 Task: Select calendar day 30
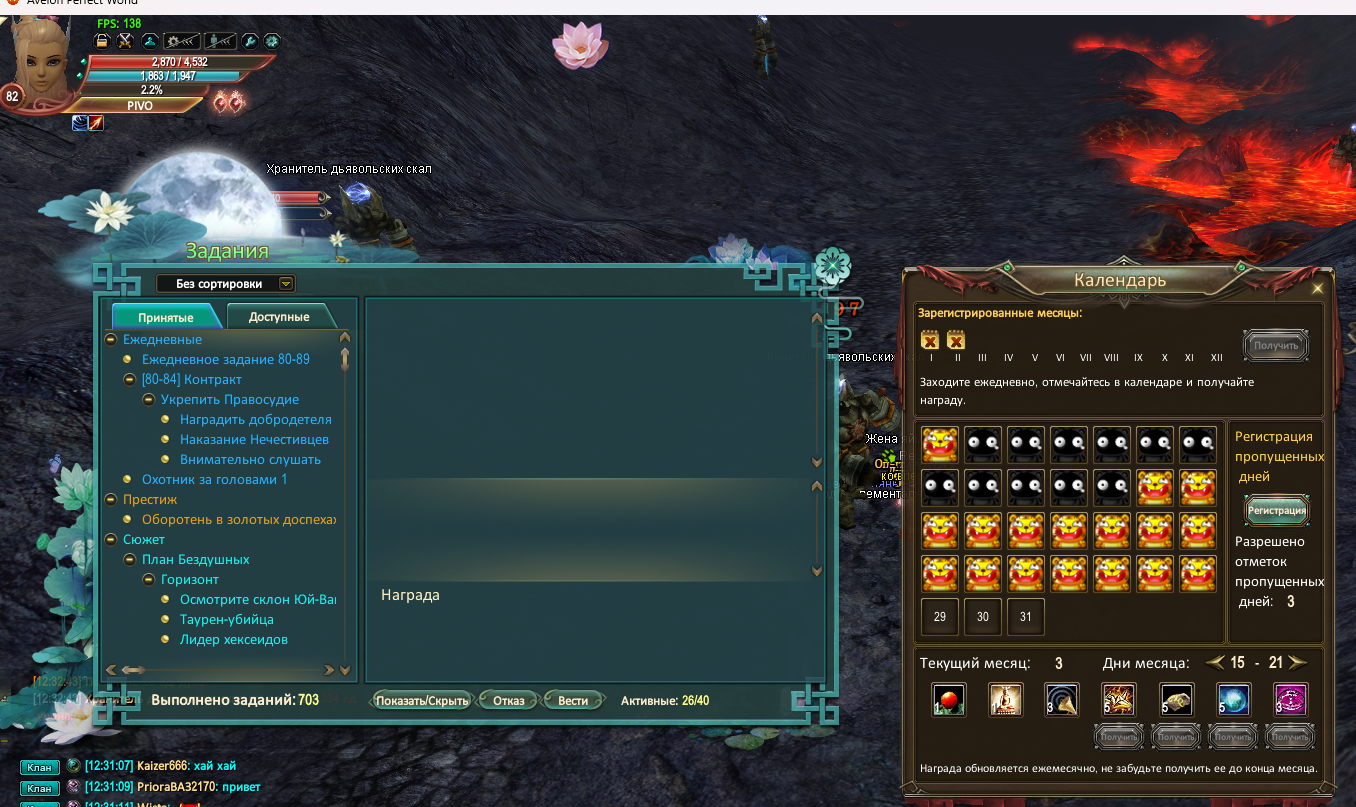click(983, 617)
